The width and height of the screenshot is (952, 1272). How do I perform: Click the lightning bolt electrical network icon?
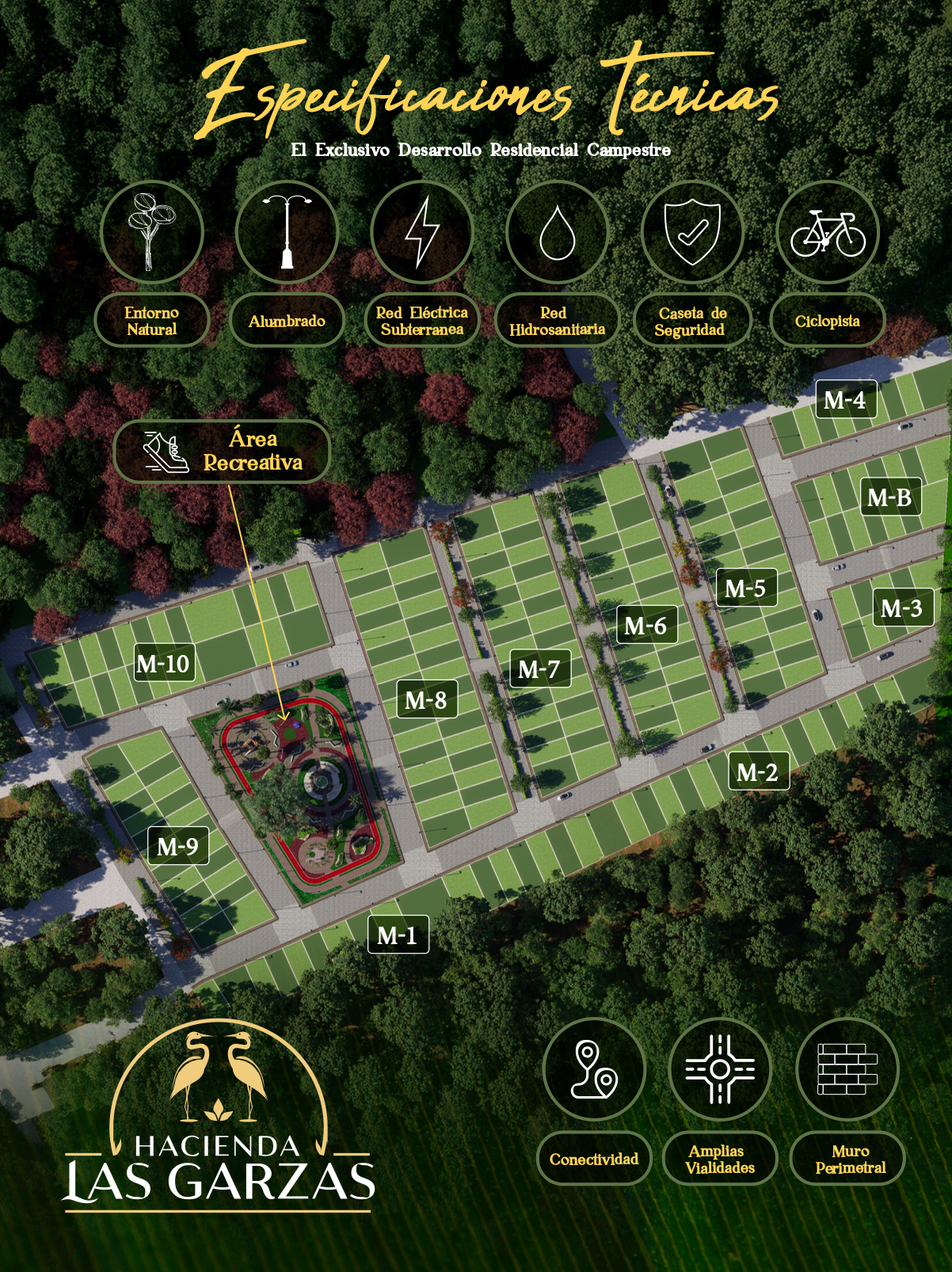[422, 232]
